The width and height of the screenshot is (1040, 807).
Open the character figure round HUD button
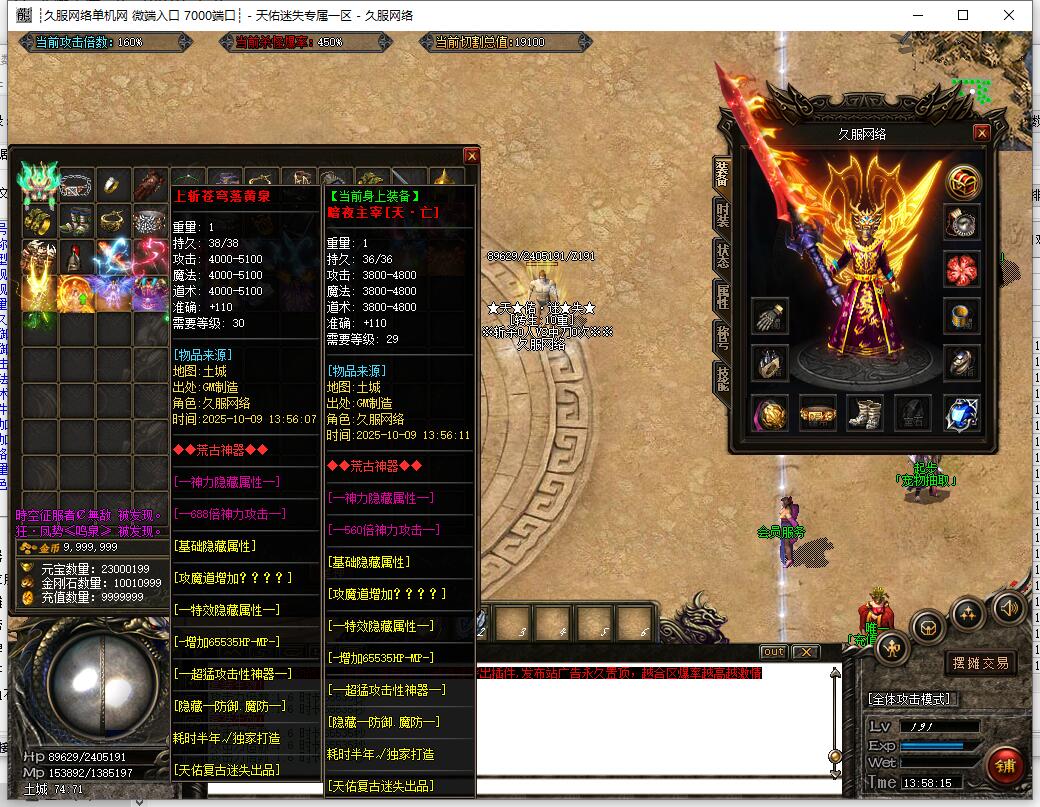892,648
